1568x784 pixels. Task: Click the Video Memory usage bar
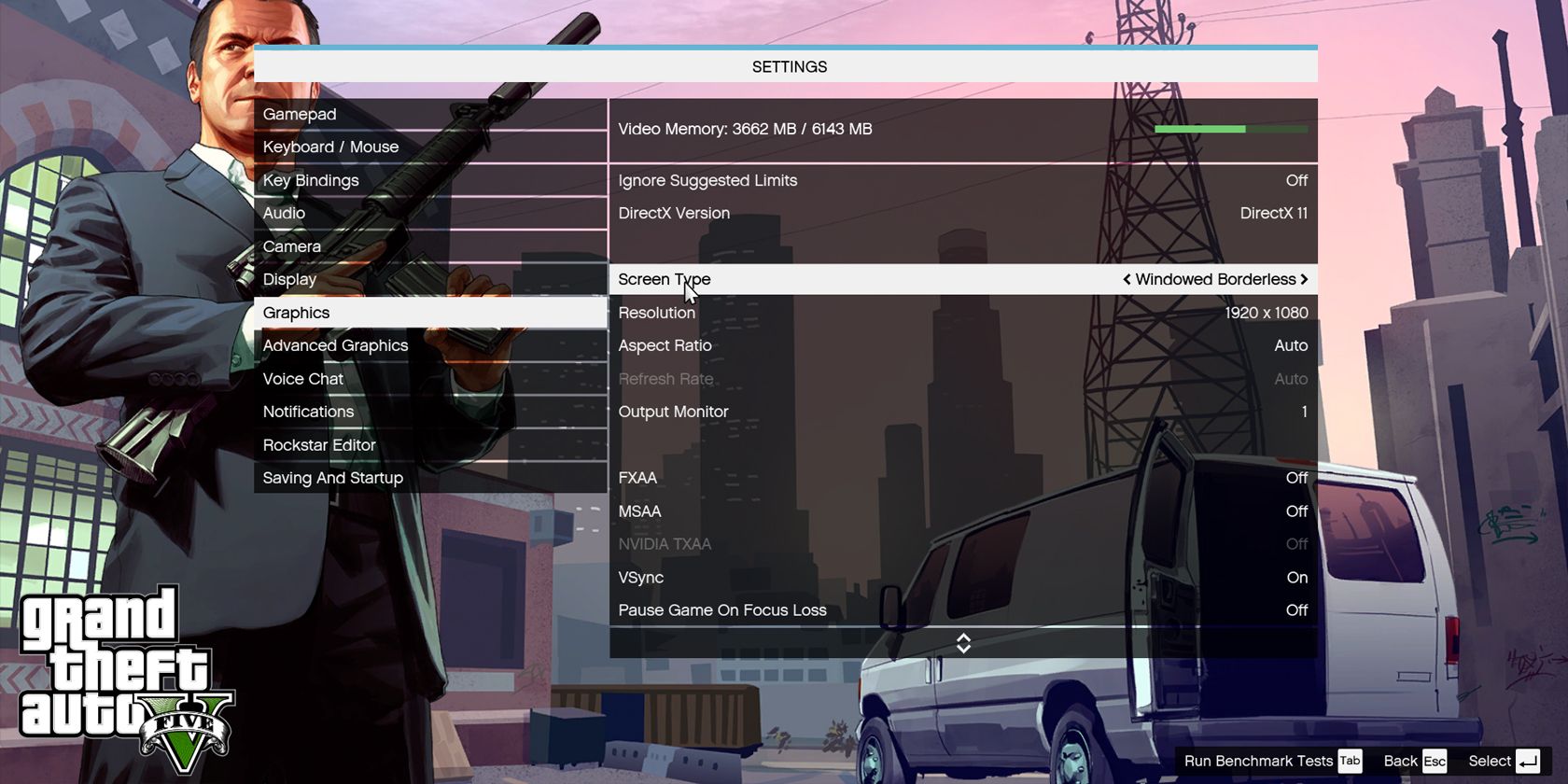1230,129
